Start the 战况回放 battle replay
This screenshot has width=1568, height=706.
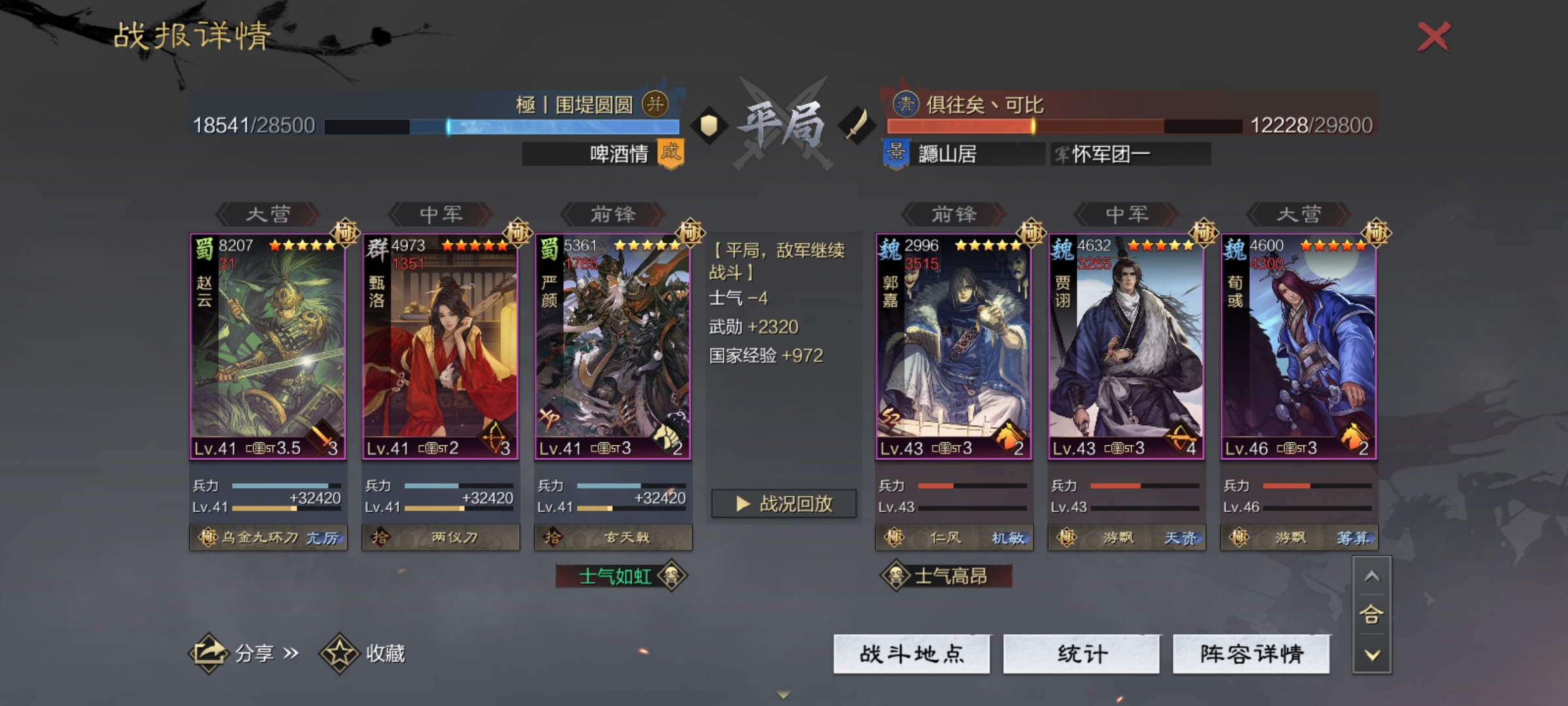[783, 504]
